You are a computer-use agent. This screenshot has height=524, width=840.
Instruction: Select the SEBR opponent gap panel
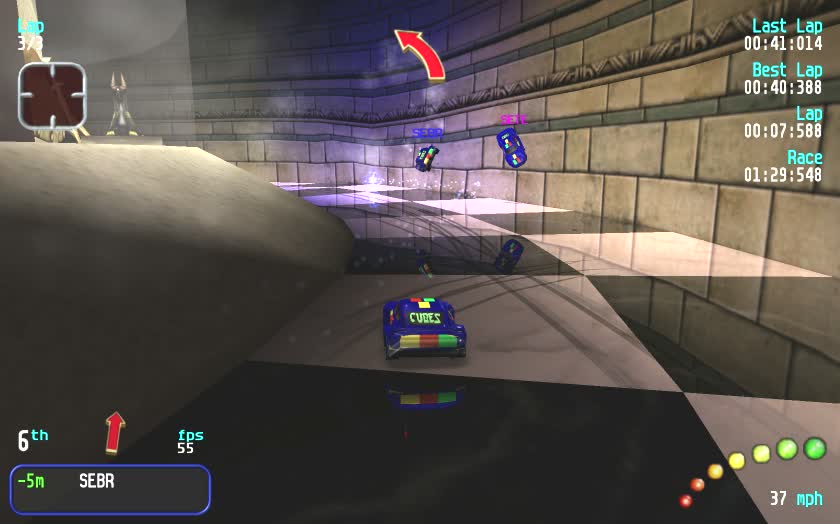[x=110, y=489]
